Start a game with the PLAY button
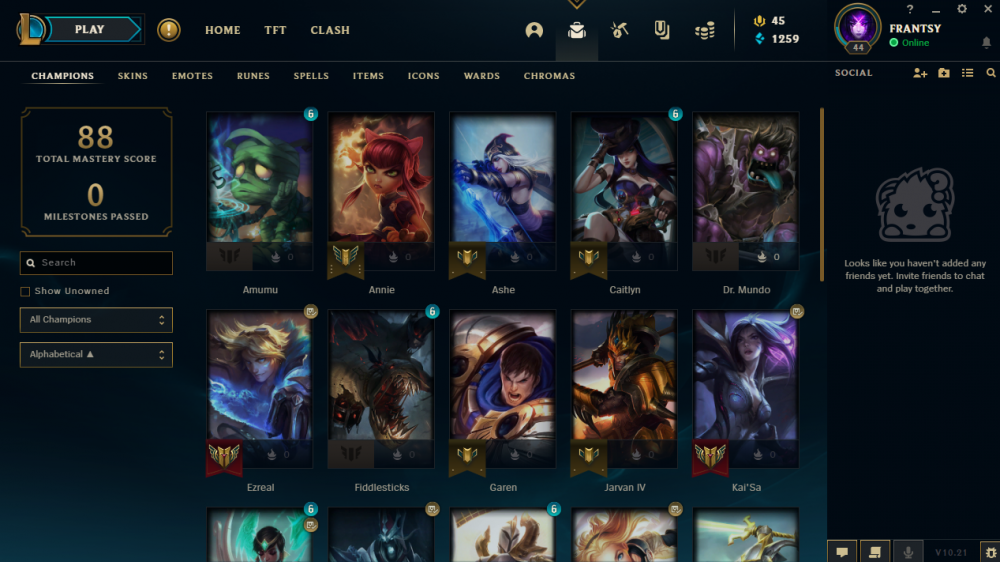1000x562 pixels. tap(90, 30)
